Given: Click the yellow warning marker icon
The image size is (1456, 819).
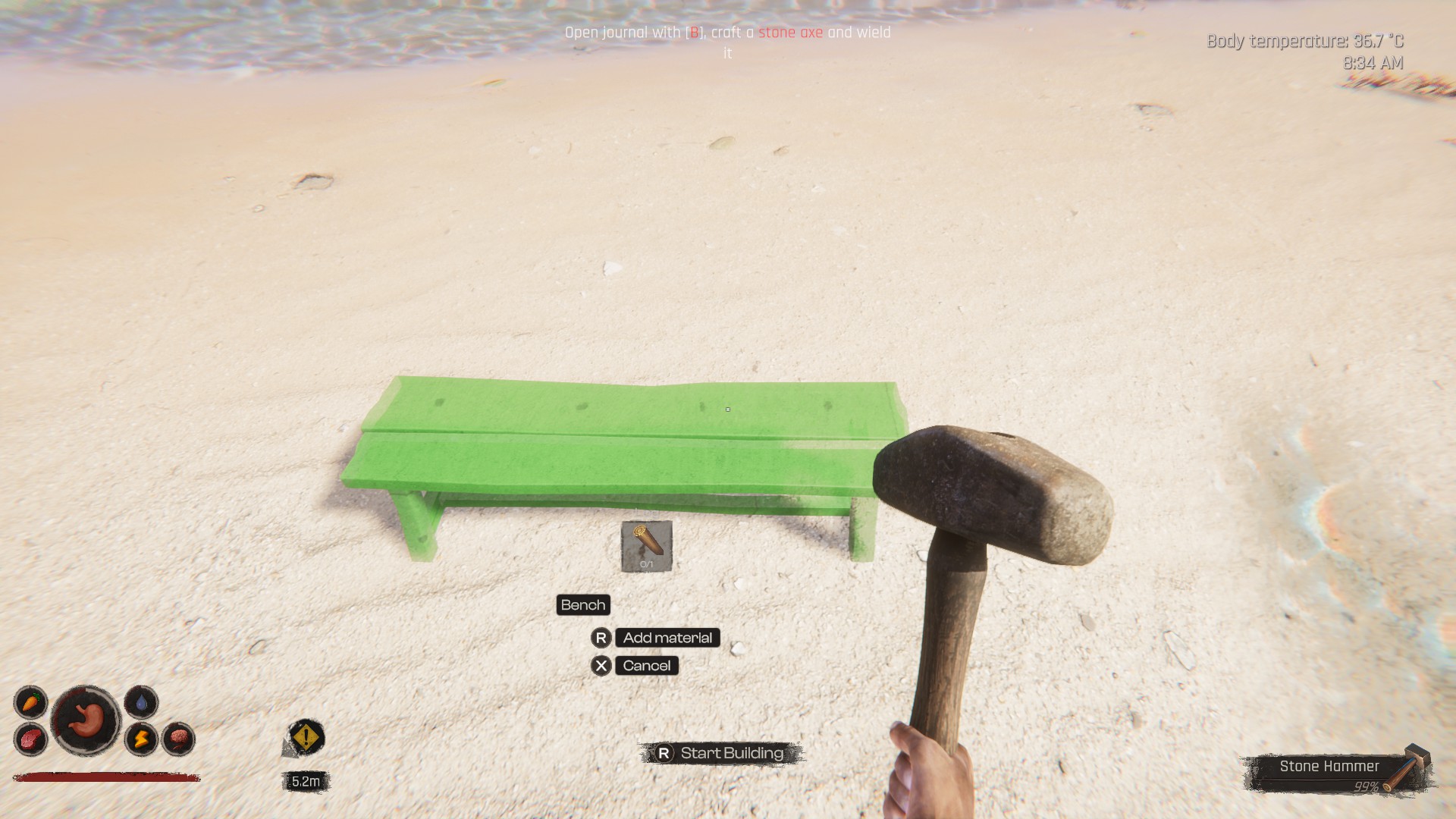Looking at the screenshot, I should point(306,737).
